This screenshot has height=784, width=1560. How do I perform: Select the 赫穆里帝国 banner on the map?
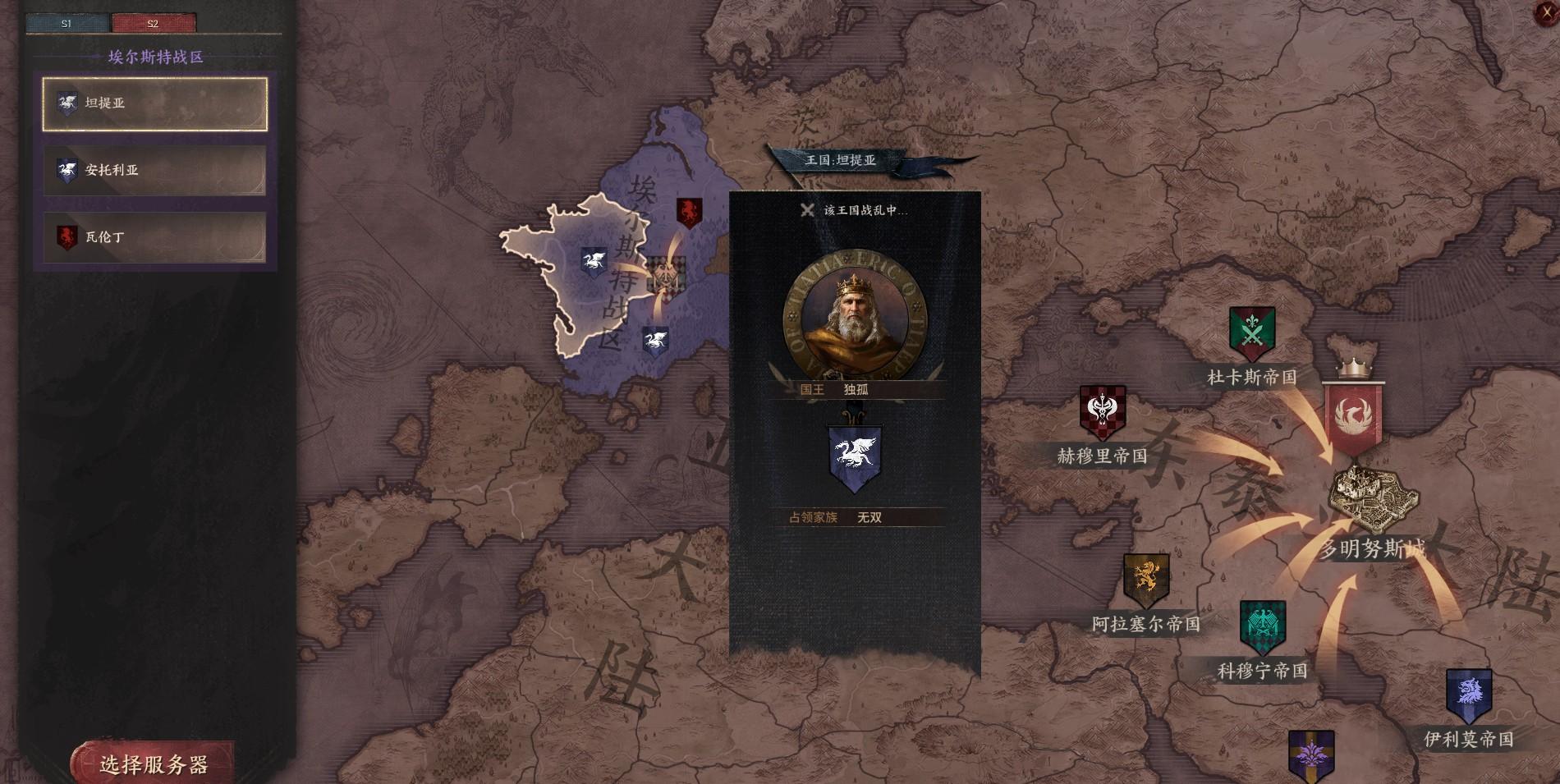point(1102,412)
